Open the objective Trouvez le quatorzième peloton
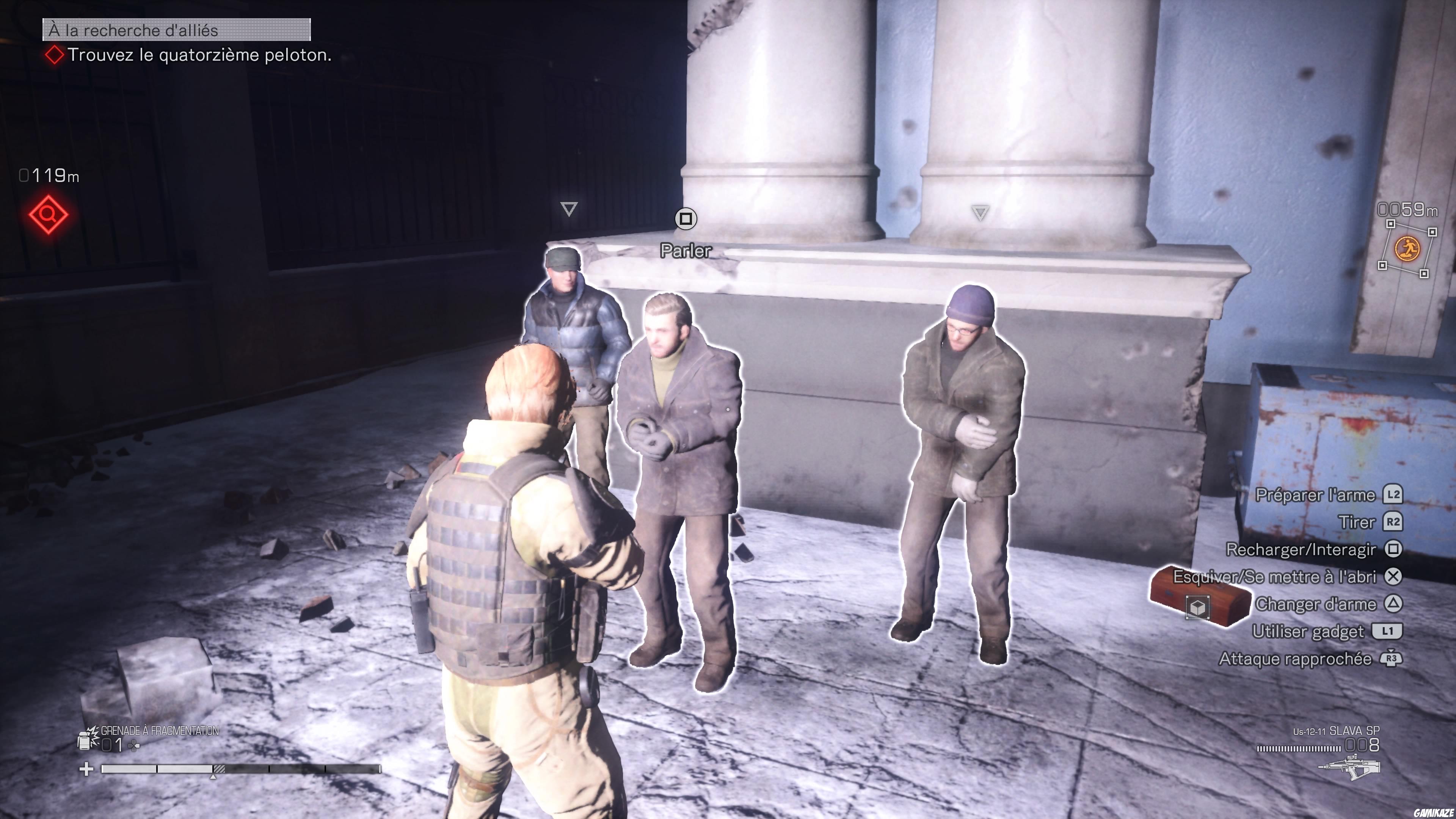The image size is (1456, 819). (200, 56)
